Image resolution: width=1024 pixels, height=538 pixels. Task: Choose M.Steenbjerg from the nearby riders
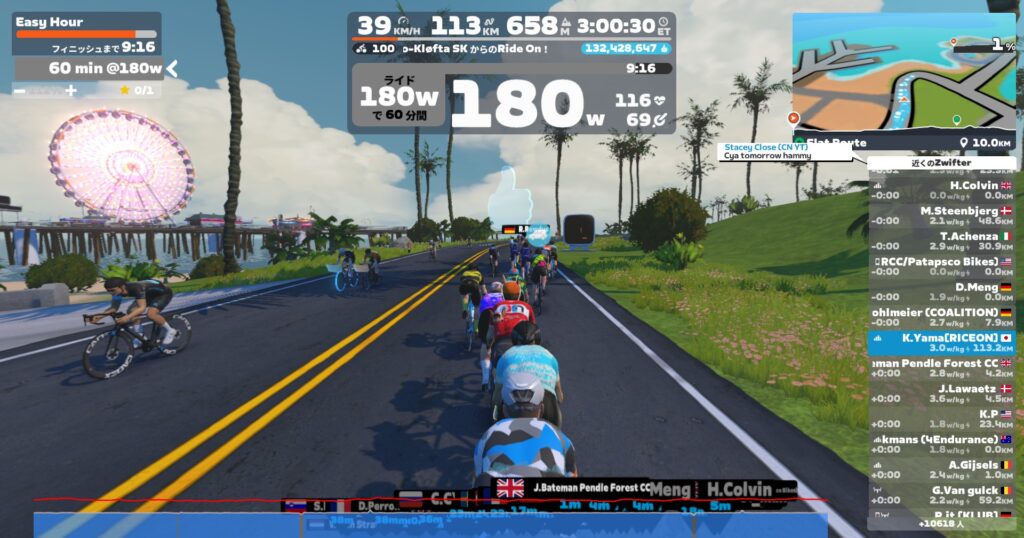click(x=942, y=216)
